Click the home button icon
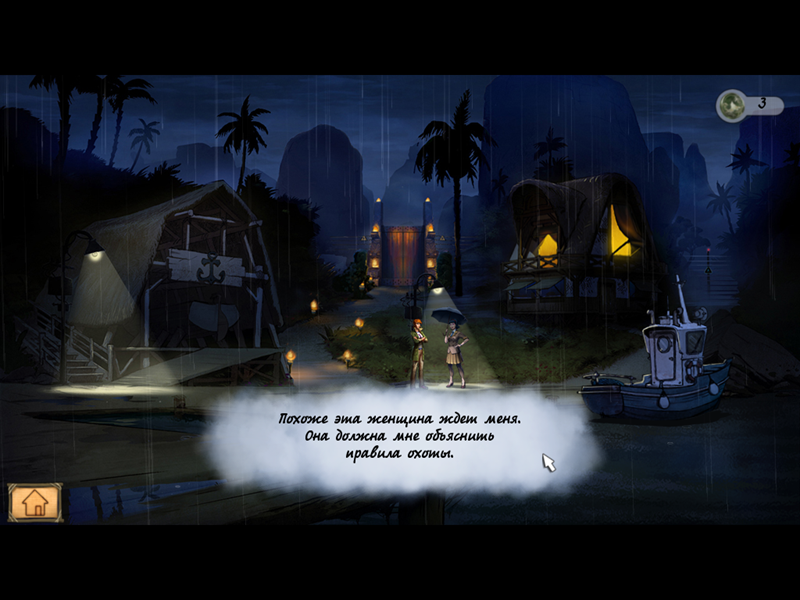 (35, 502)
